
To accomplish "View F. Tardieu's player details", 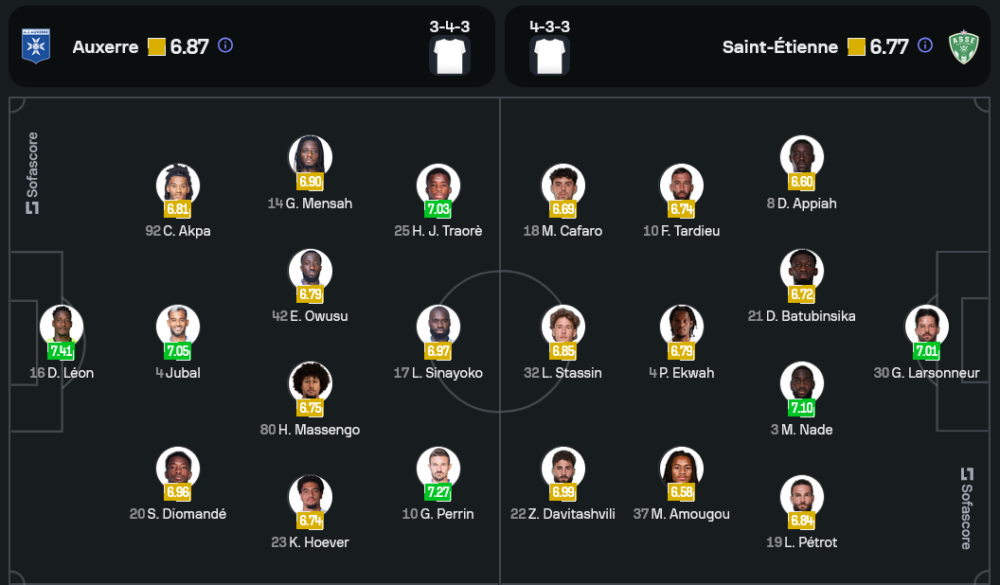I will tap(682, 186).
